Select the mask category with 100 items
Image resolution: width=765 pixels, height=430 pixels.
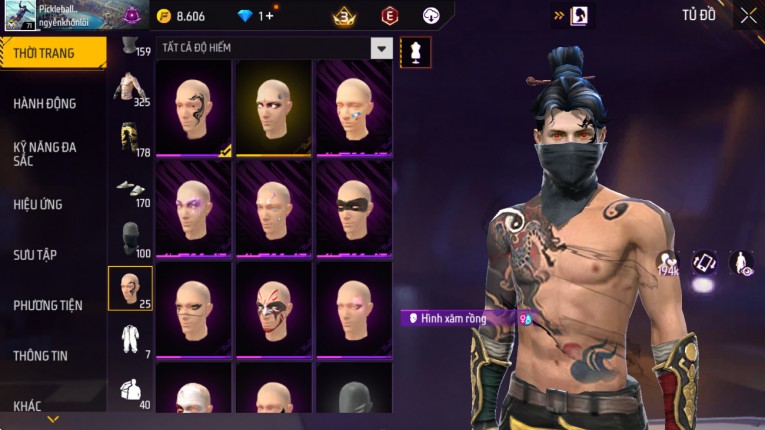(x=131, y=239)
